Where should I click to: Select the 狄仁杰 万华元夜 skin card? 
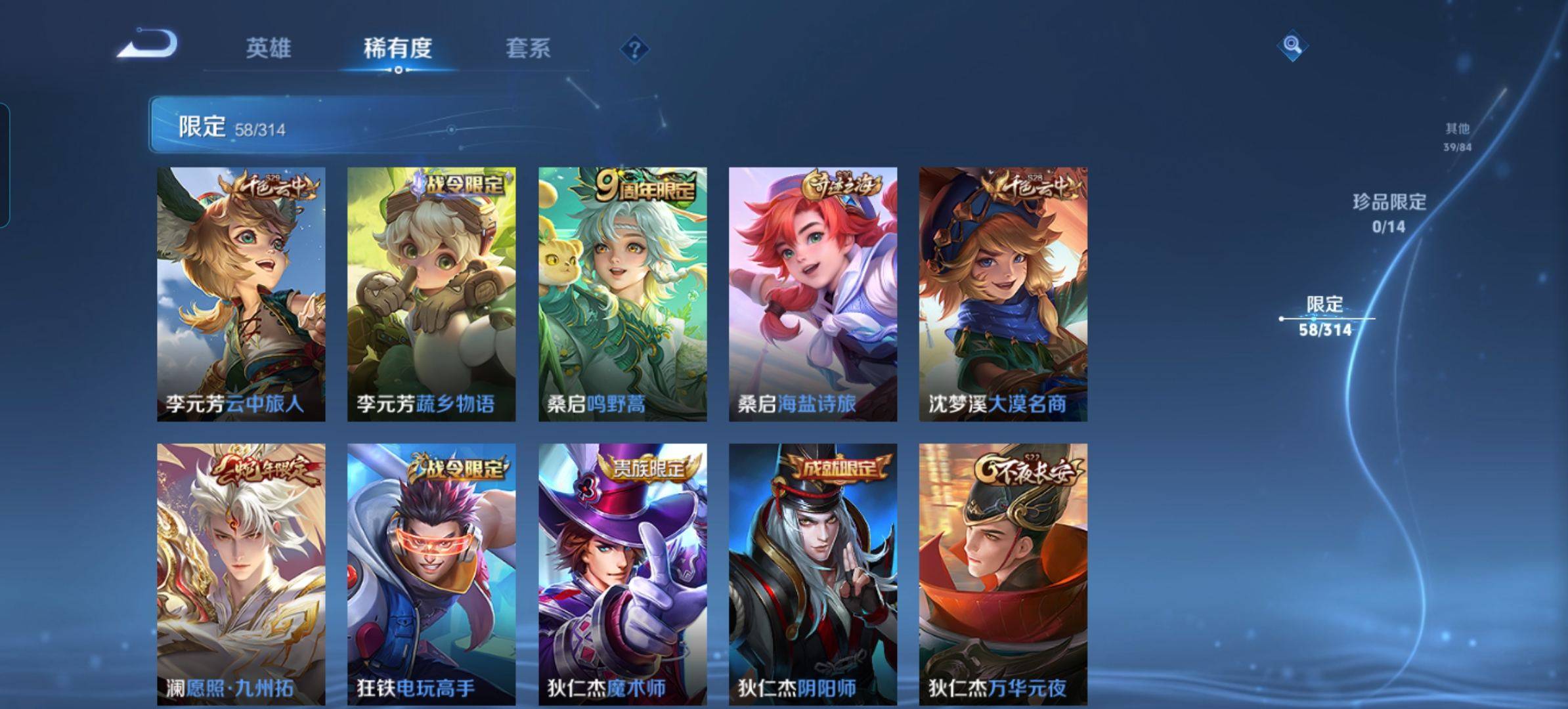click(1003, 574)
